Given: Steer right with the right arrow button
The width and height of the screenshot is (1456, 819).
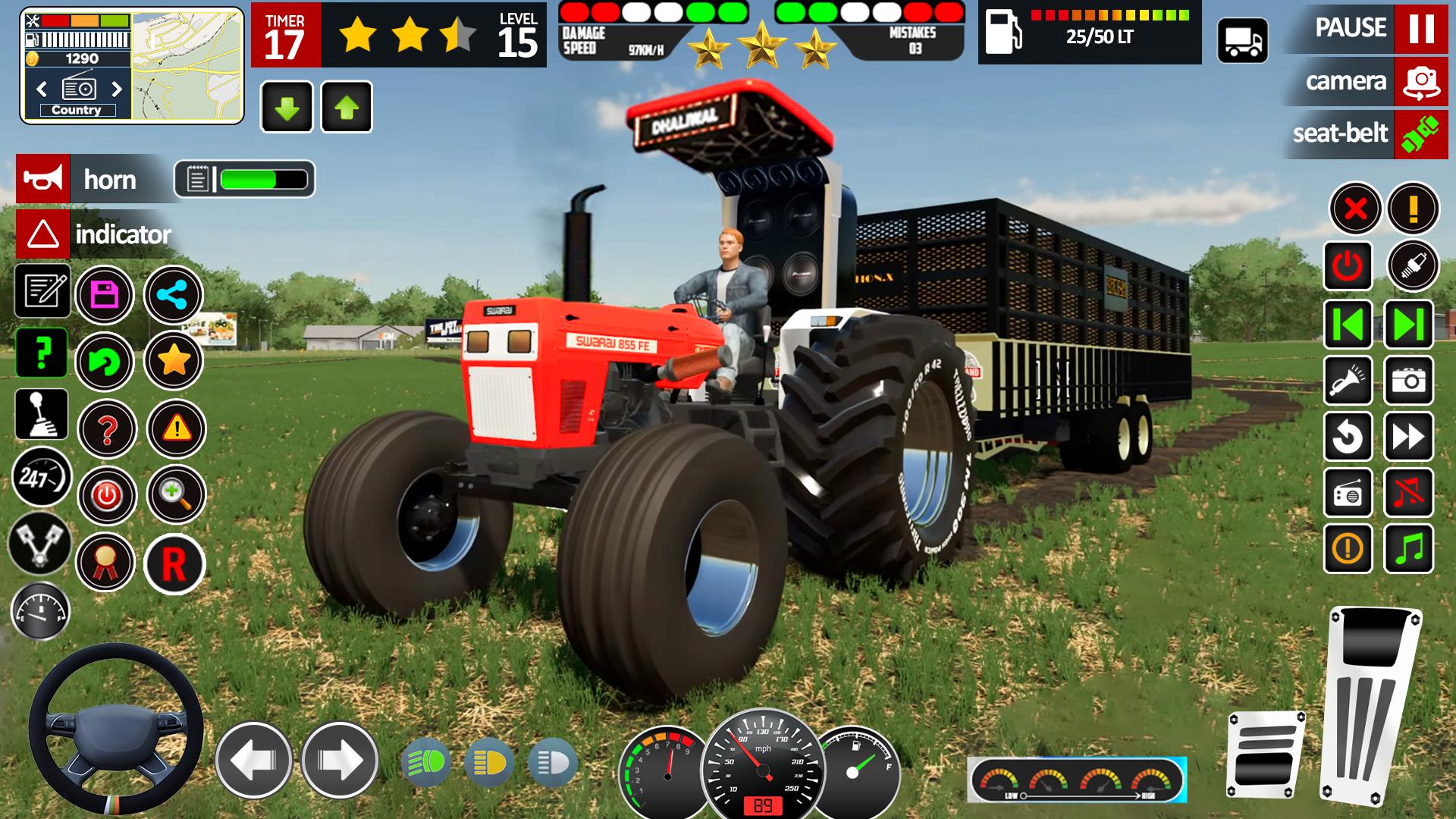Looking at the screenshot, I should point(339,760).
